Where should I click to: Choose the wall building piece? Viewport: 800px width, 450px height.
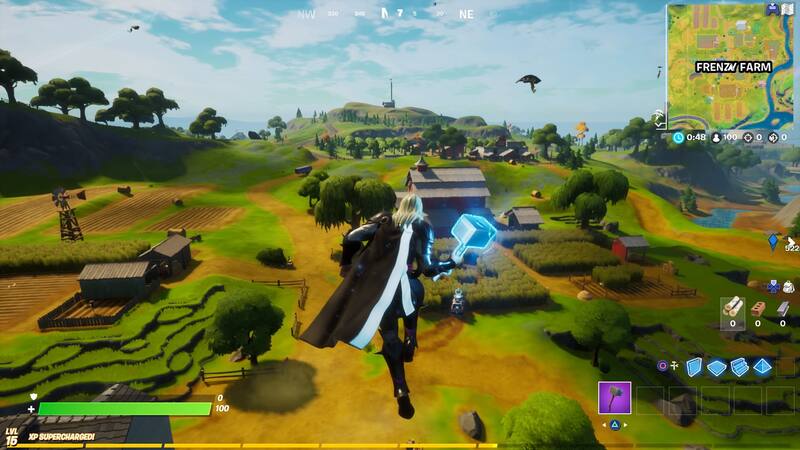[x=694, y=367]
